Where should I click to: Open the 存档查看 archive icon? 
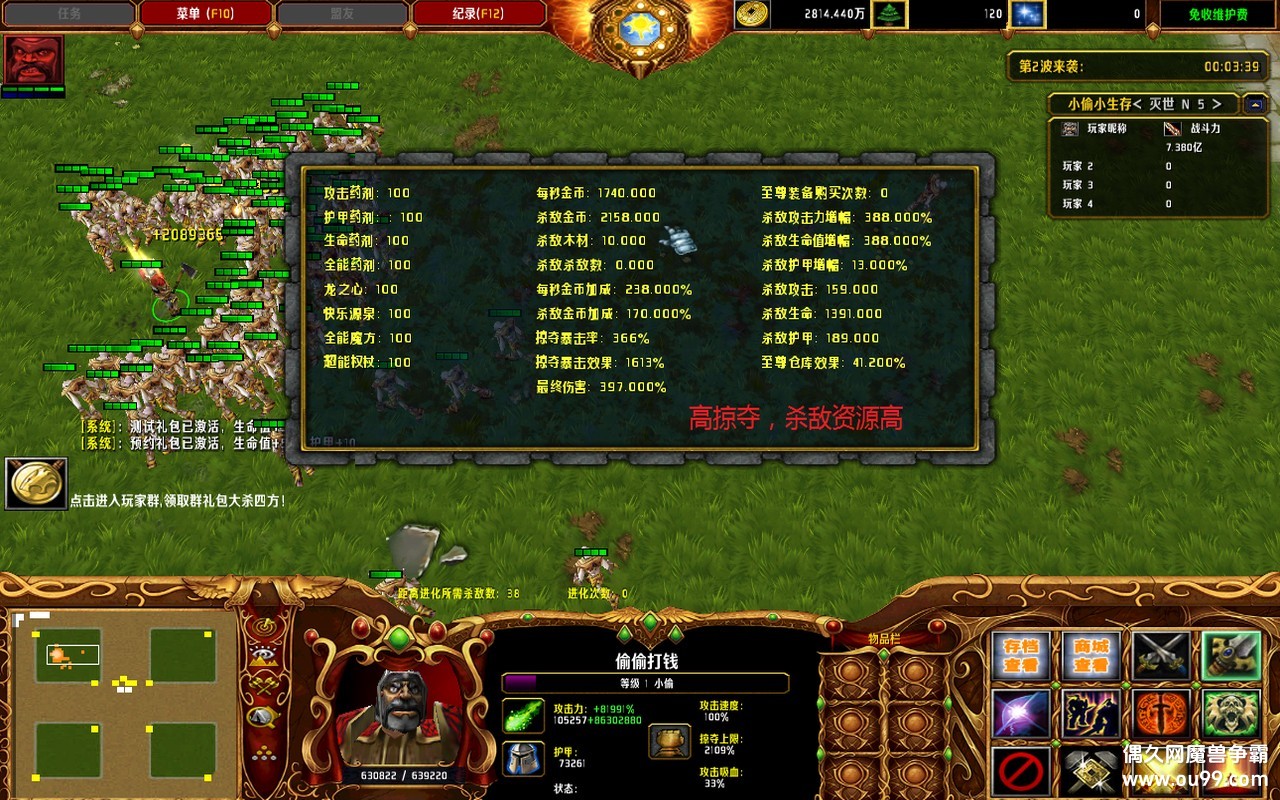pos(1020,655)
